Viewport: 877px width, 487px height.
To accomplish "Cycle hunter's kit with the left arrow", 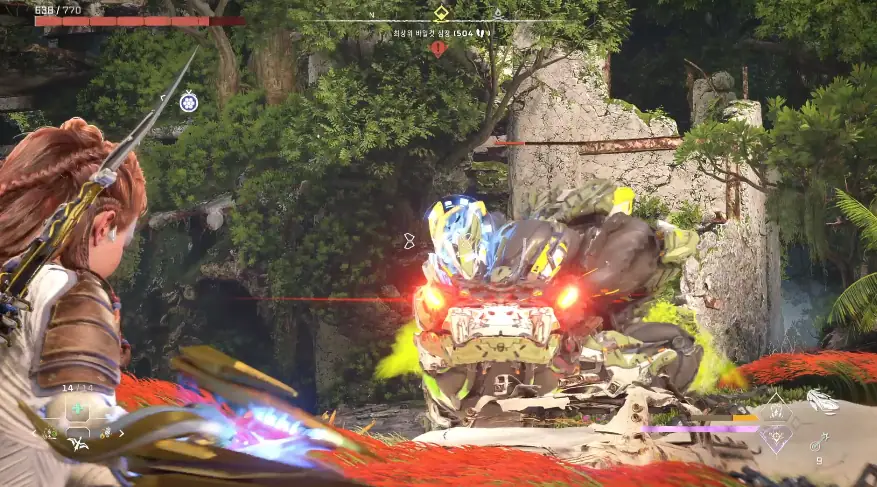I will [32, 433].
